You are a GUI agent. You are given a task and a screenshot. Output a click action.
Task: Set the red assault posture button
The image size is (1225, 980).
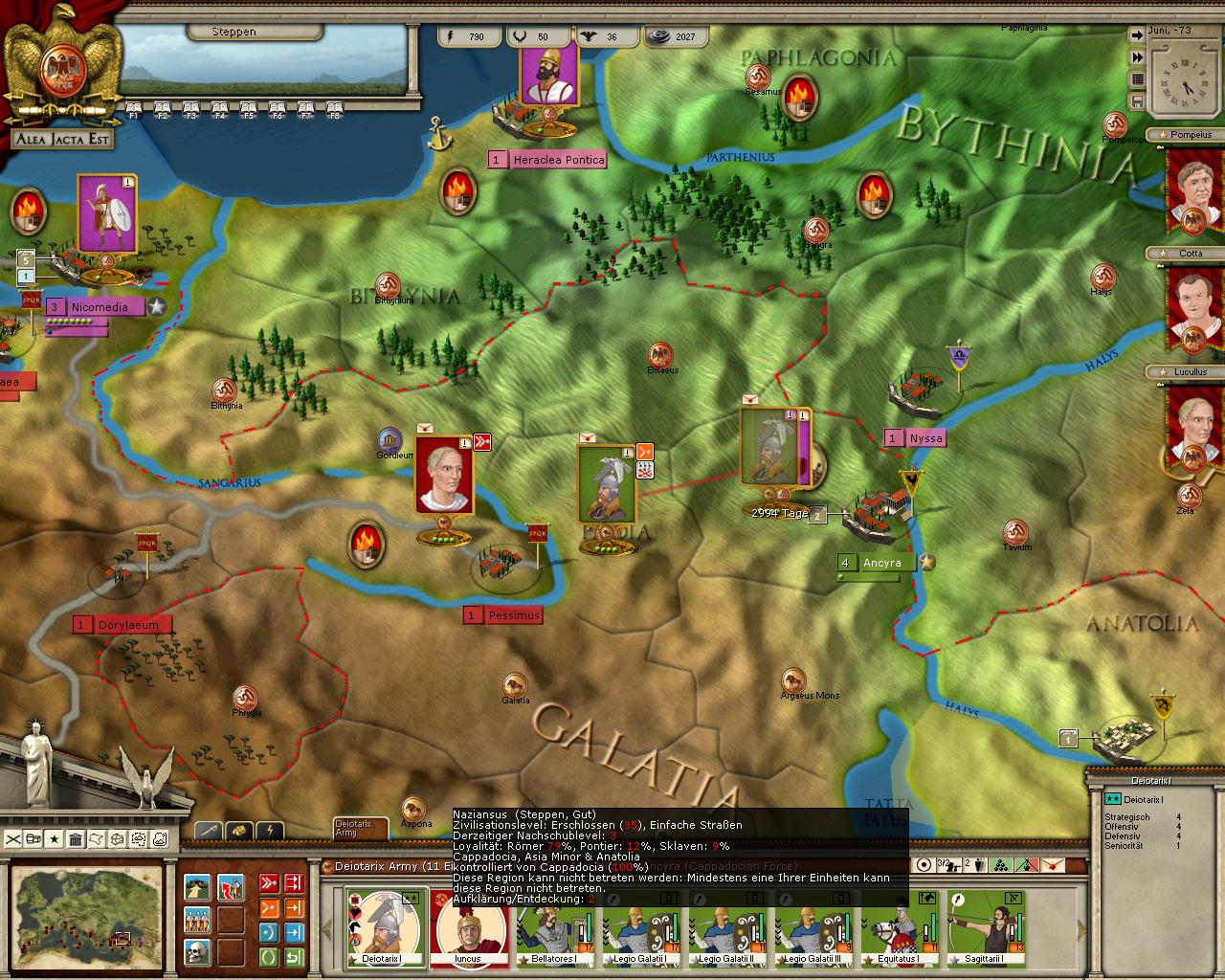click(x=270, y=882)
